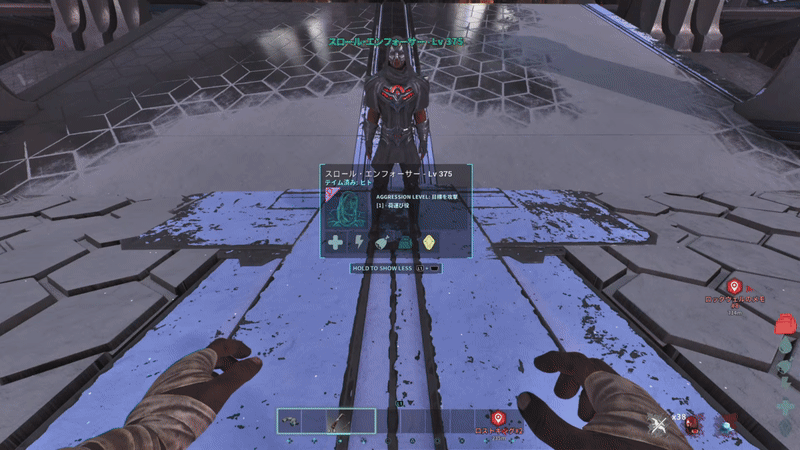This screenshot has width=800, height=450.
Task: Click the red waypoint marker above ロックウェルのメモ
Action: [733, 287]
